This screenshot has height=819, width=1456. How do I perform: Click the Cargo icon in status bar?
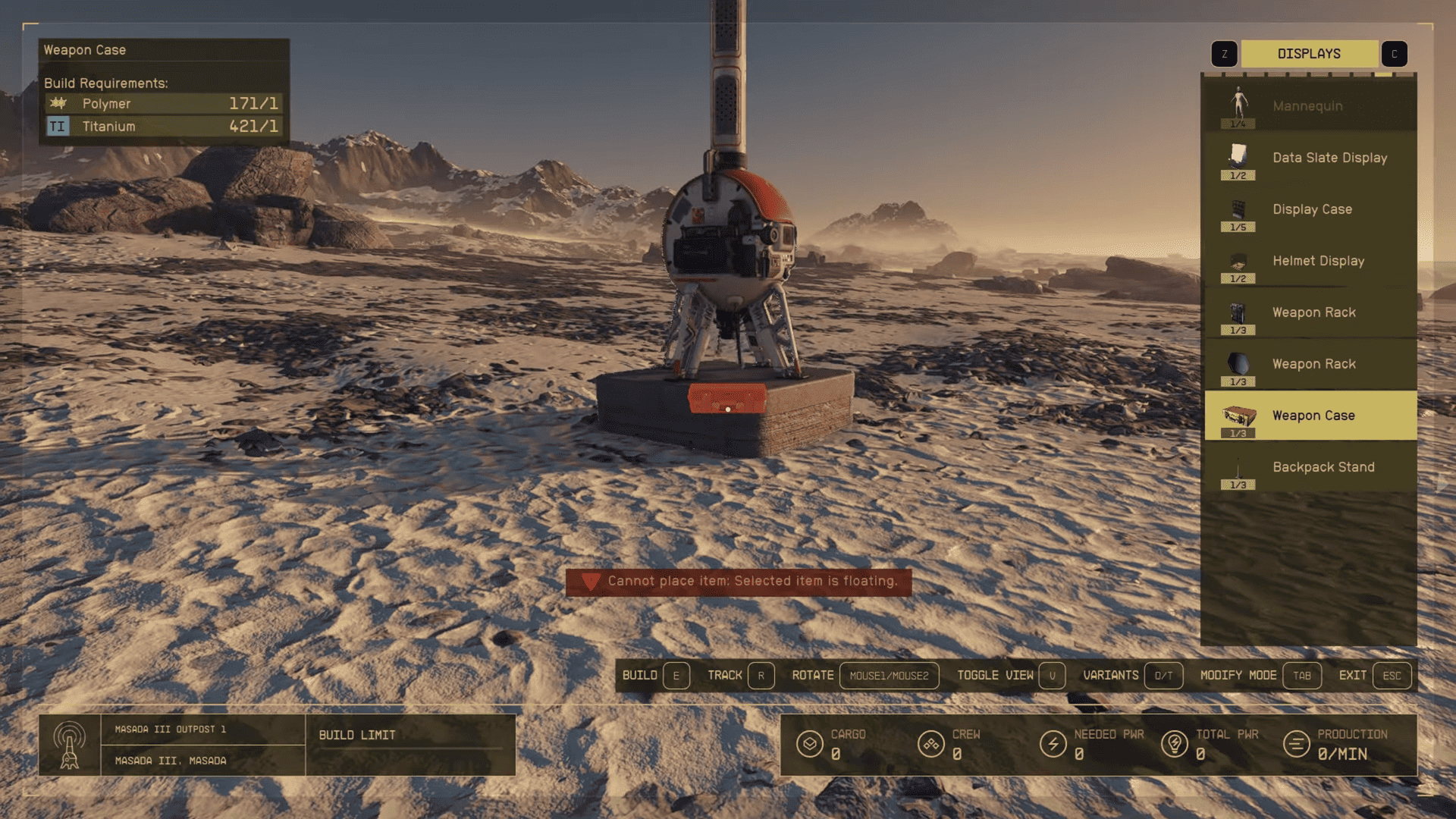[811, 744]
